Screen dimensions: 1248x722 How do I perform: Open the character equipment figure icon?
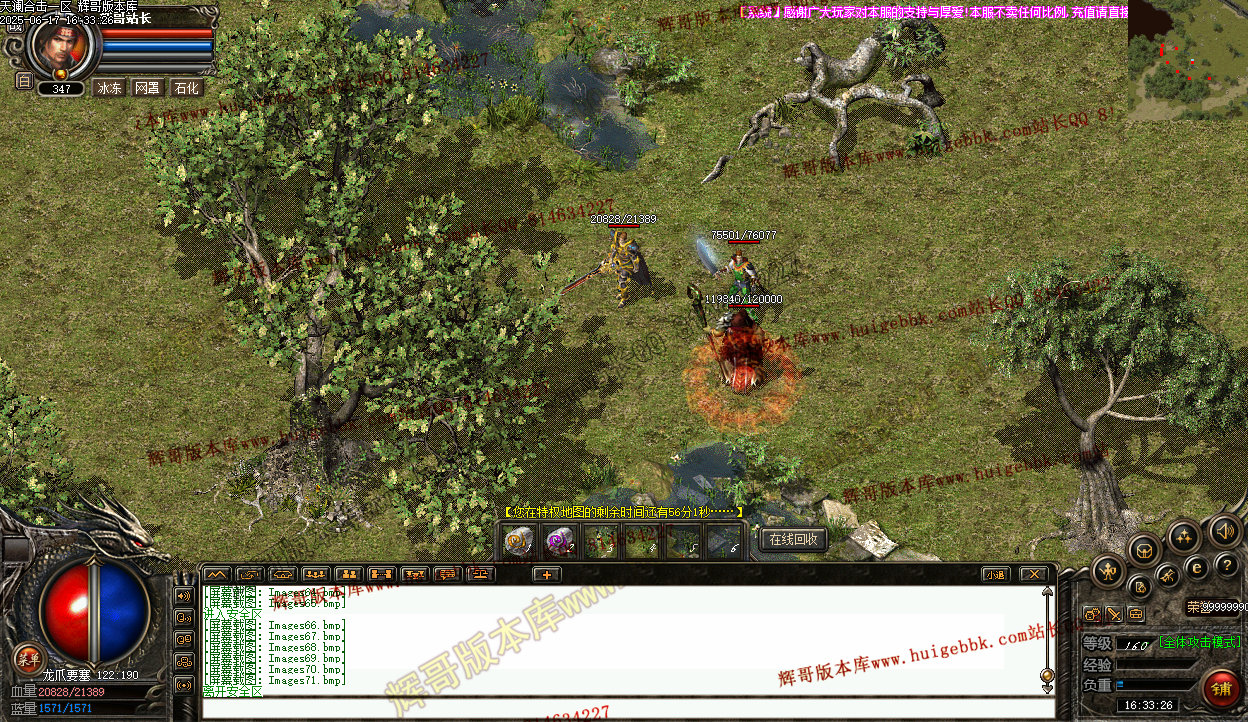point(1108,572)
